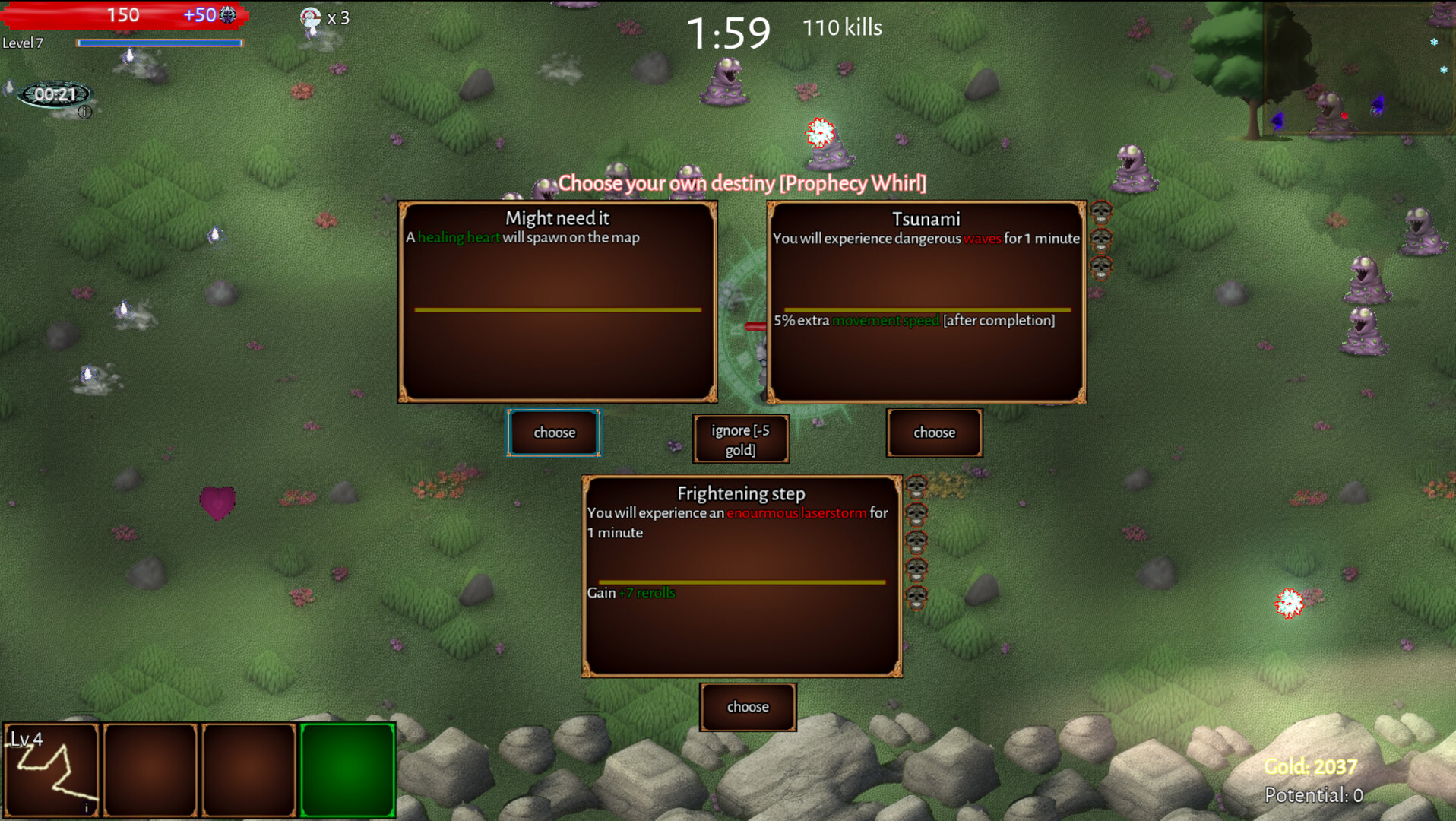
Task: Click the top skull icon beside the Tsunami card
Action: (1100, 211)
